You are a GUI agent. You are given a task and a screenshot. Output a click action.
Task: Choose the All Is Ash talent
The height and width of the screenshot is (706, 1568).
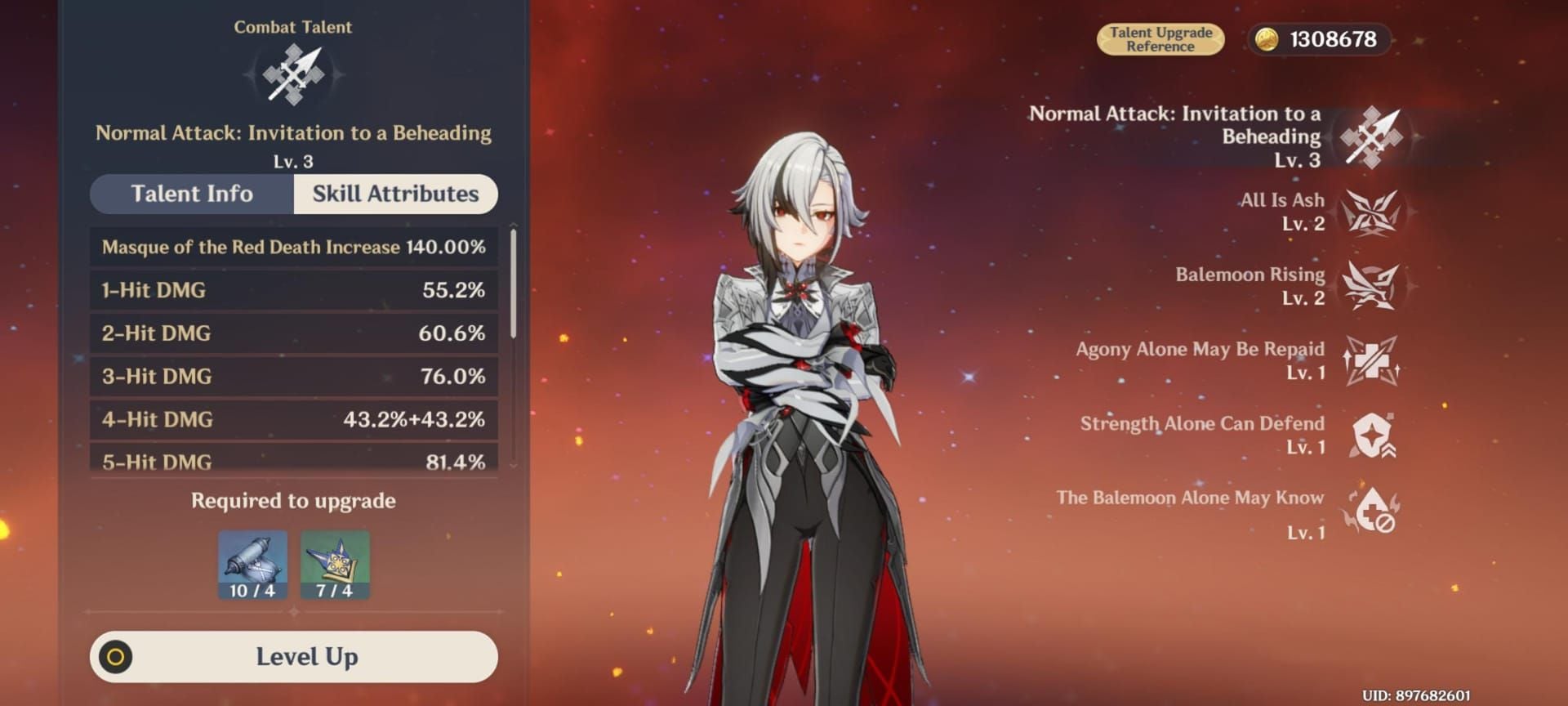click(1371, 212)
